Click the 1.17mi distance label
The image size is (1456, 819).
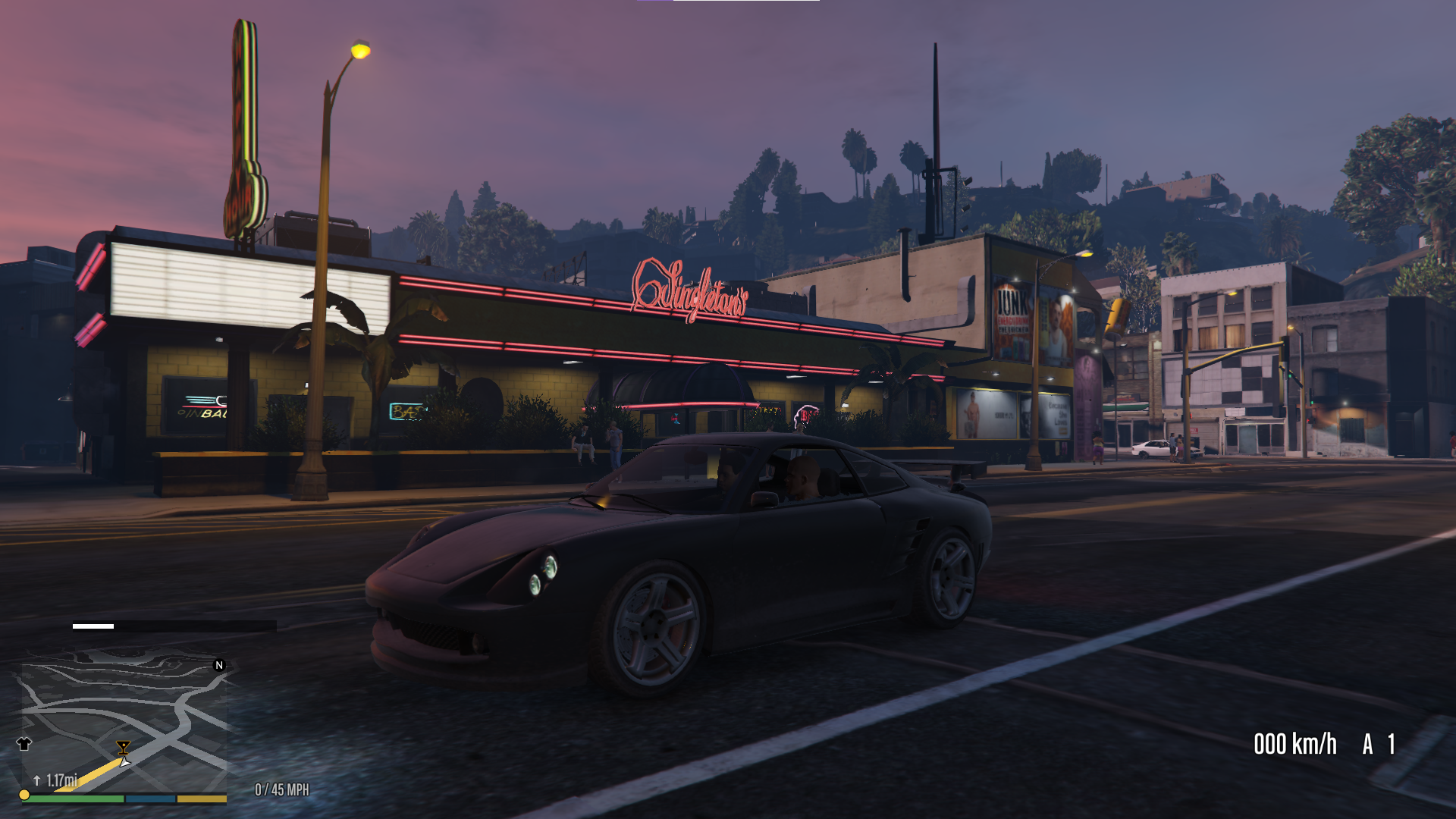pos(61,780)
